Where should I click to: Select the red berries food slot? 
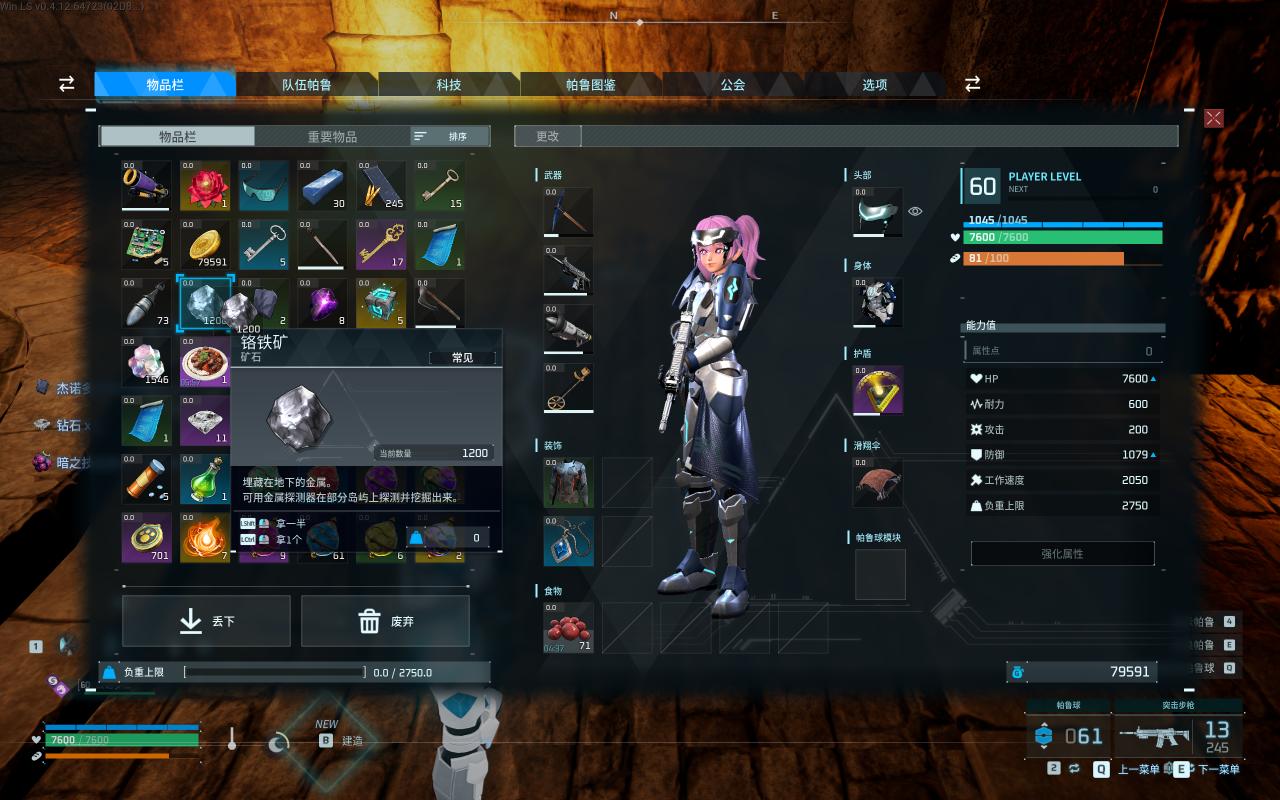[568, 628]
